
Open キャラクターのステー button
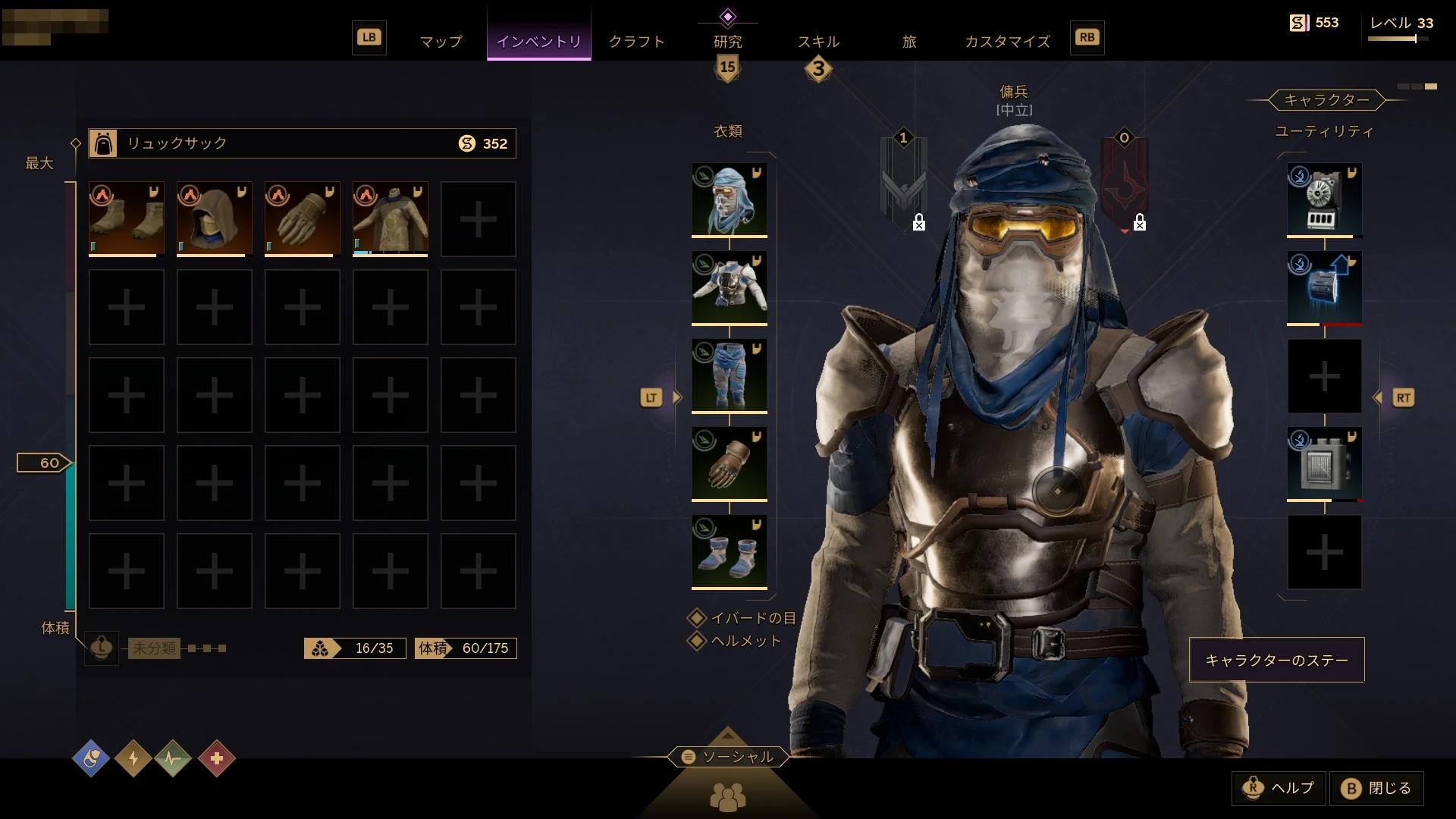1276,660
